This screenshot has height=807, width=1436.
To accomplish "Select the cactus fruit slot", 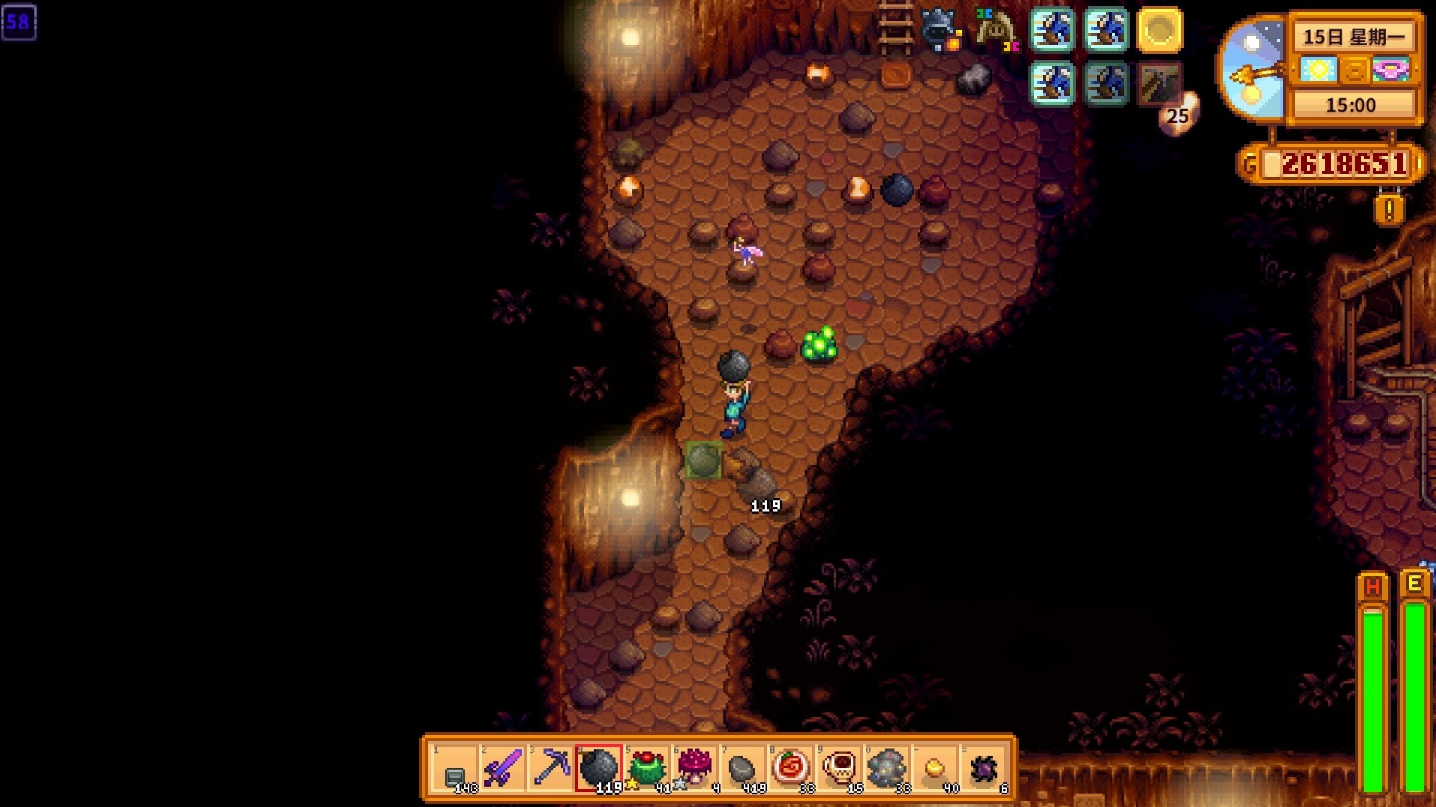I will click(x=647, y=768).
